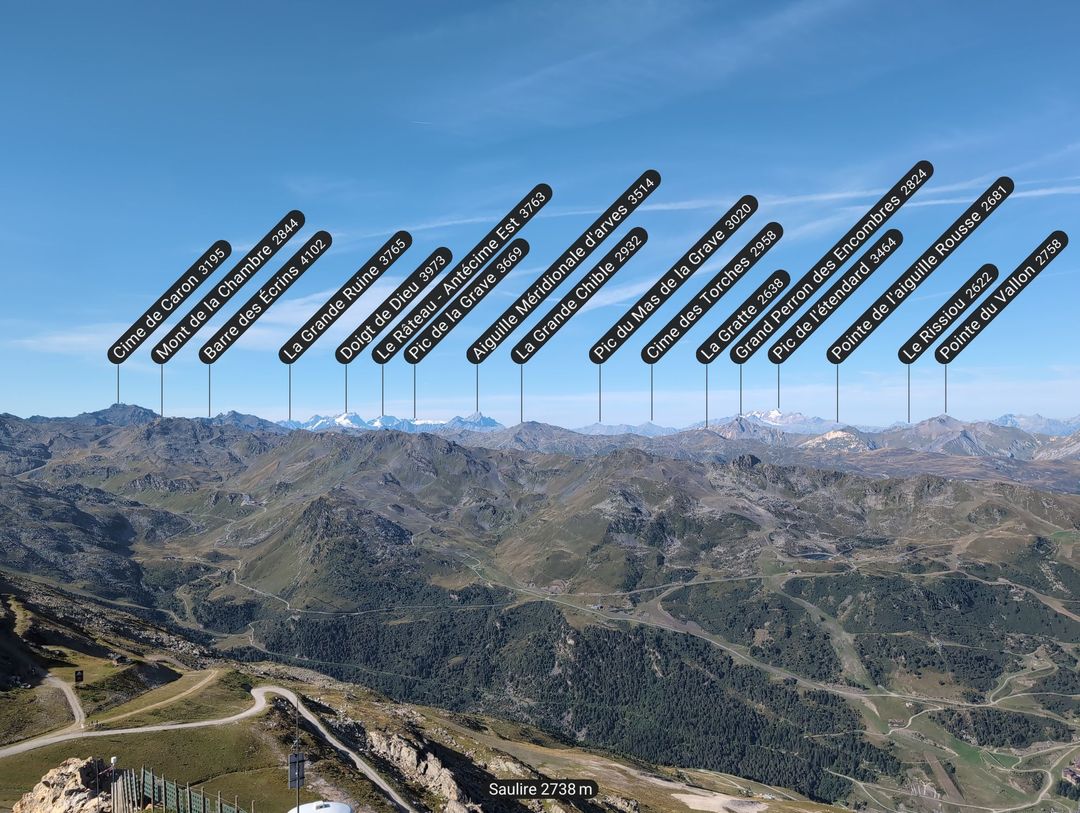Click the Saulire 2738 m viewpoint label

coord(543,789)
